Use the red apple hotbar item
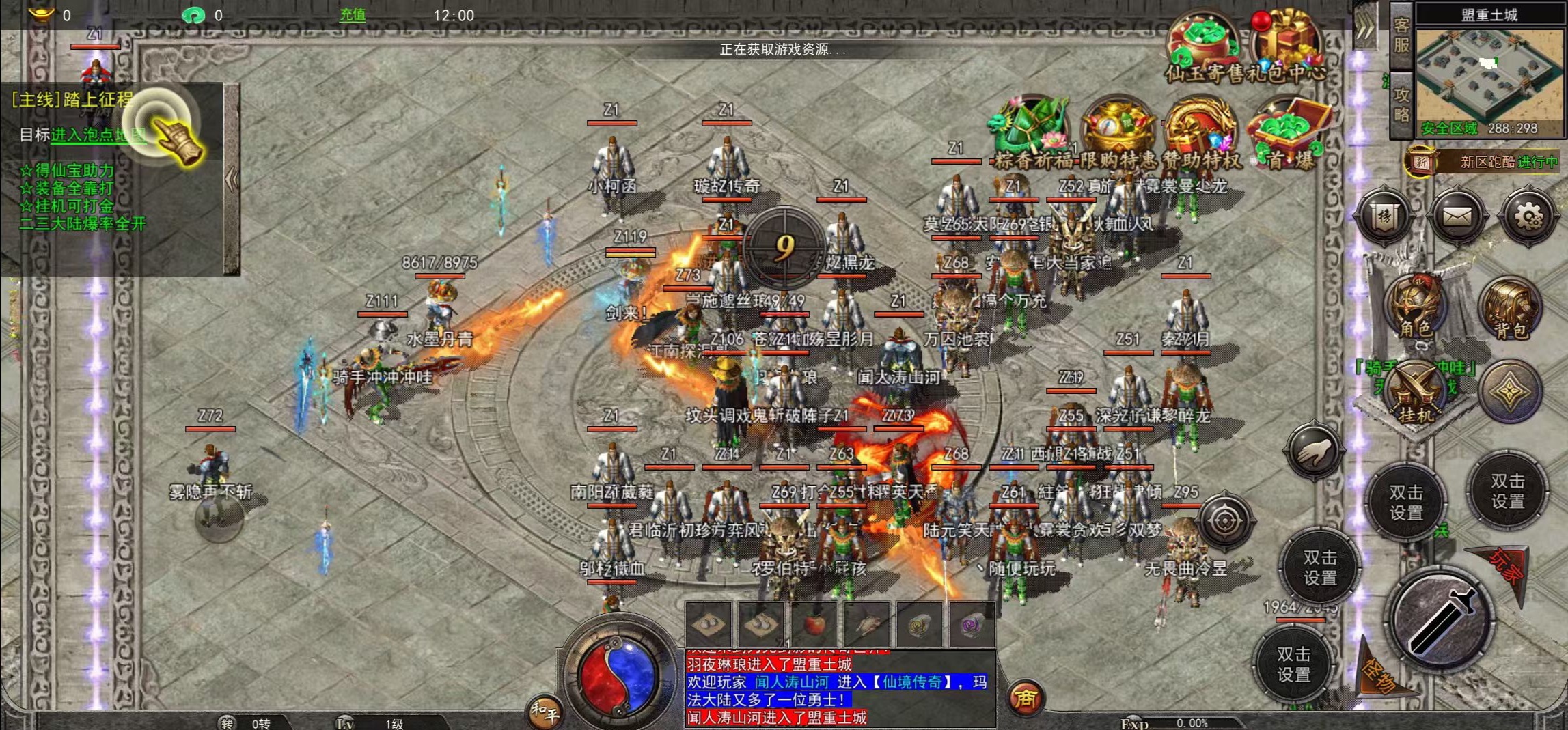 coord(814,624)
